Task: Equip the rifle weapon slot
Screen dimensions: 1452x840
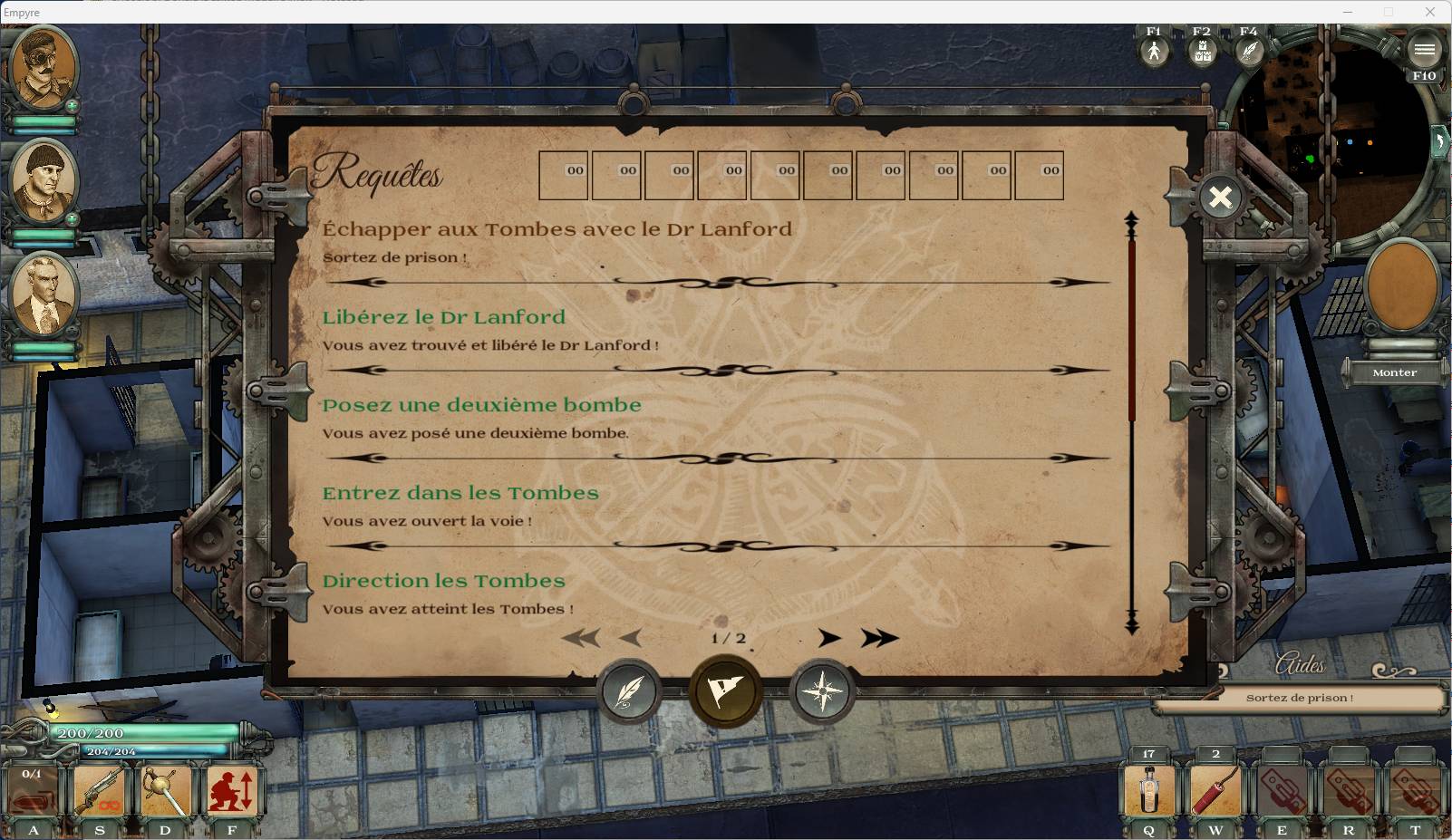Action: [99, 790]
